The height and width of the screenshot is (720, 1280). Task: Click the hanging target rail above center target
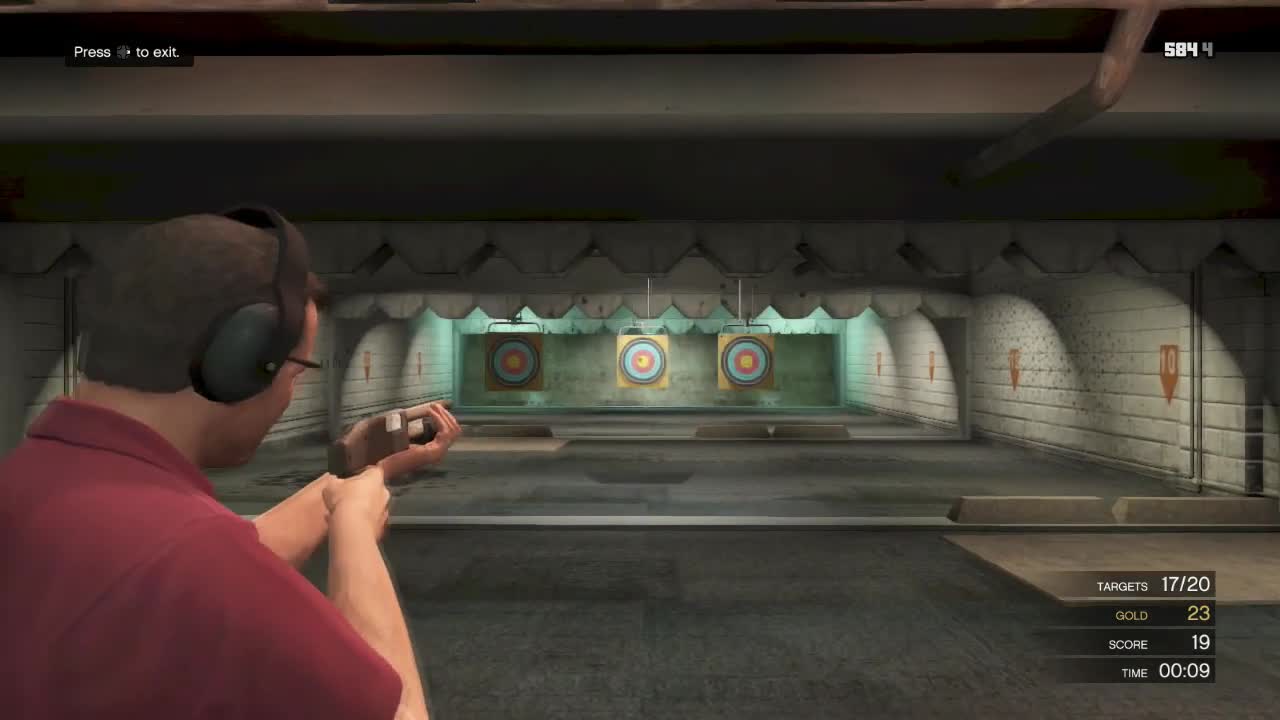(648, 300)
